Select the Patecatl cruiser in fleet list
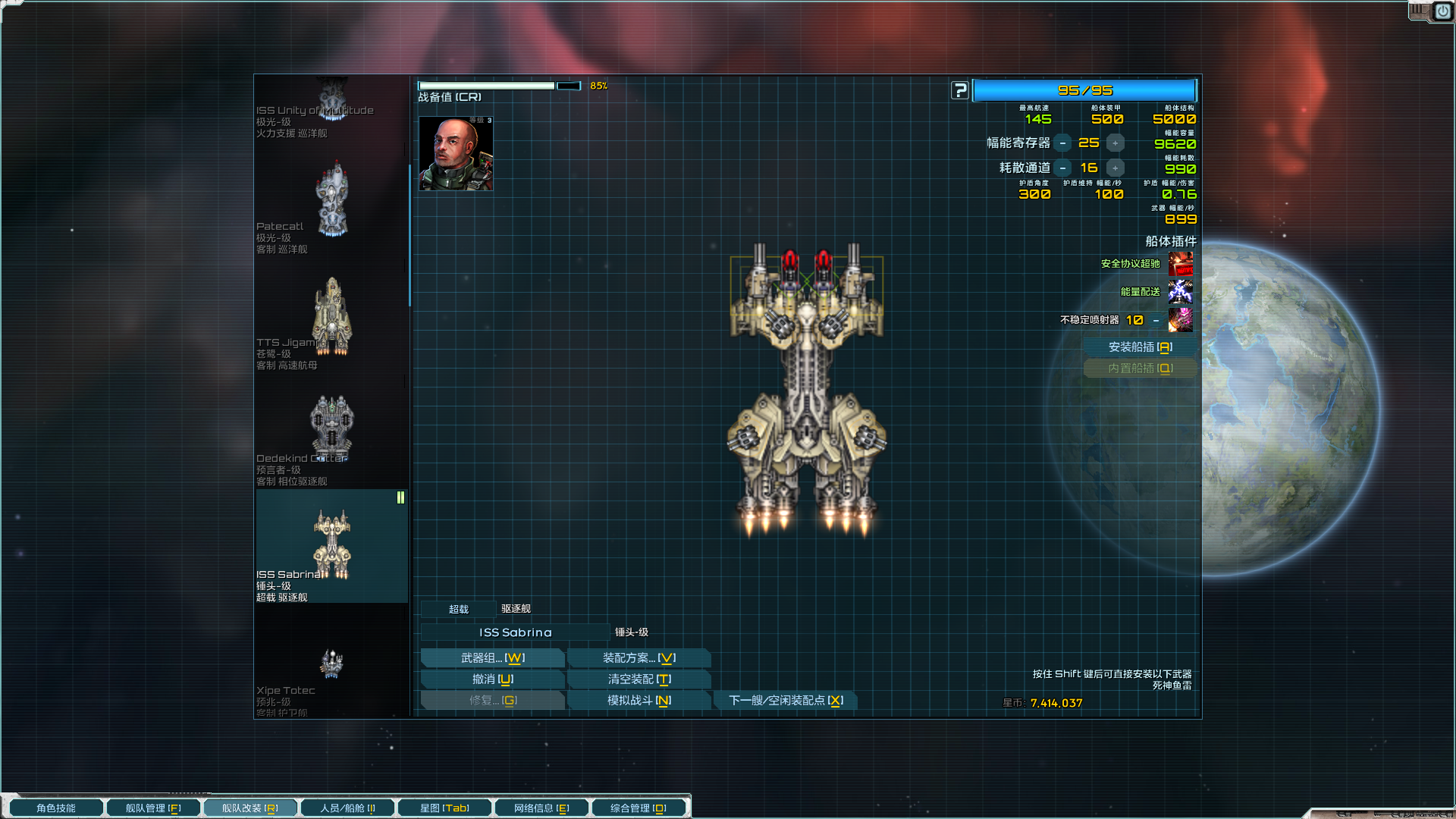Viewport: 1456px width, 819px height. 331,201
